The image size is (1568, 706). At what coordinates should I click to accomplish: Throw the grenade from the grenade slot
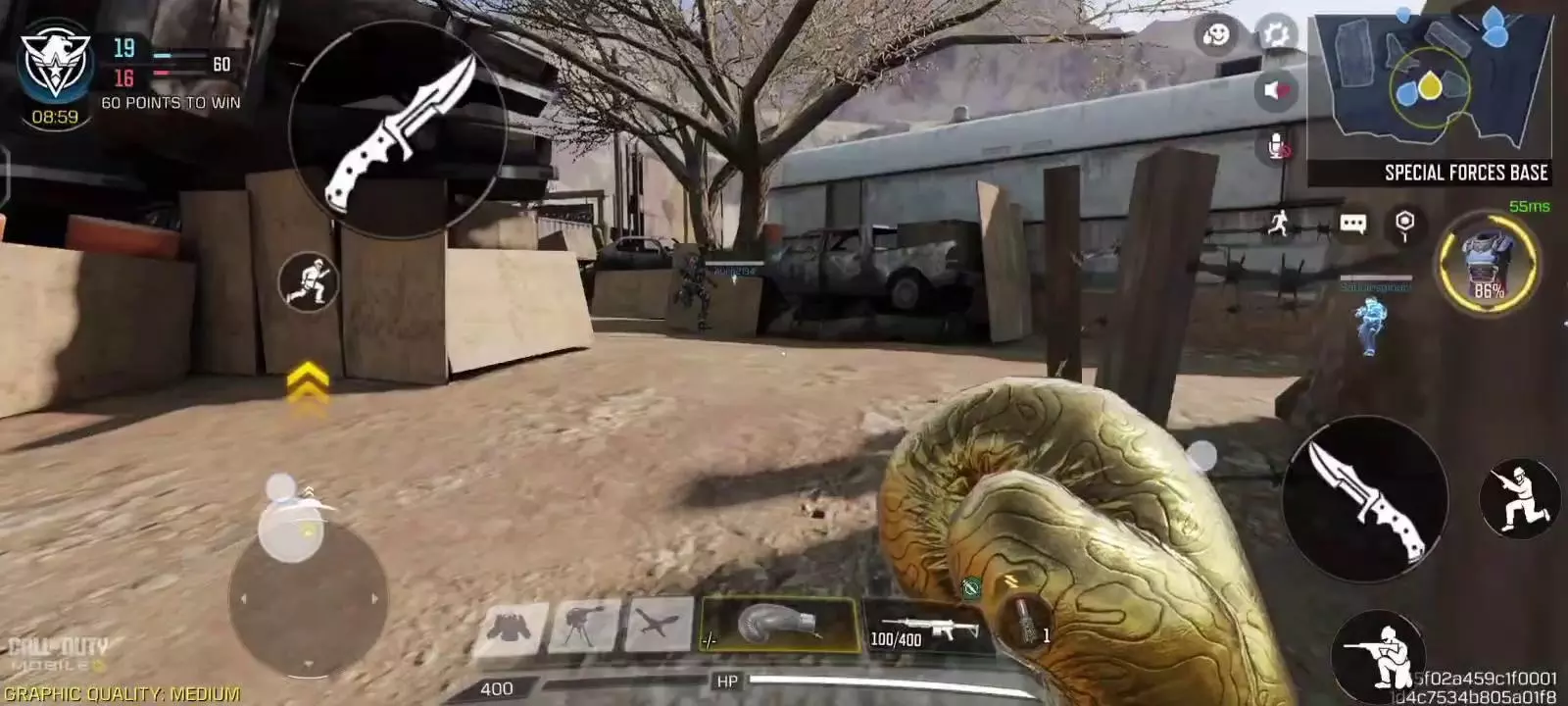tap(1026, 624)
